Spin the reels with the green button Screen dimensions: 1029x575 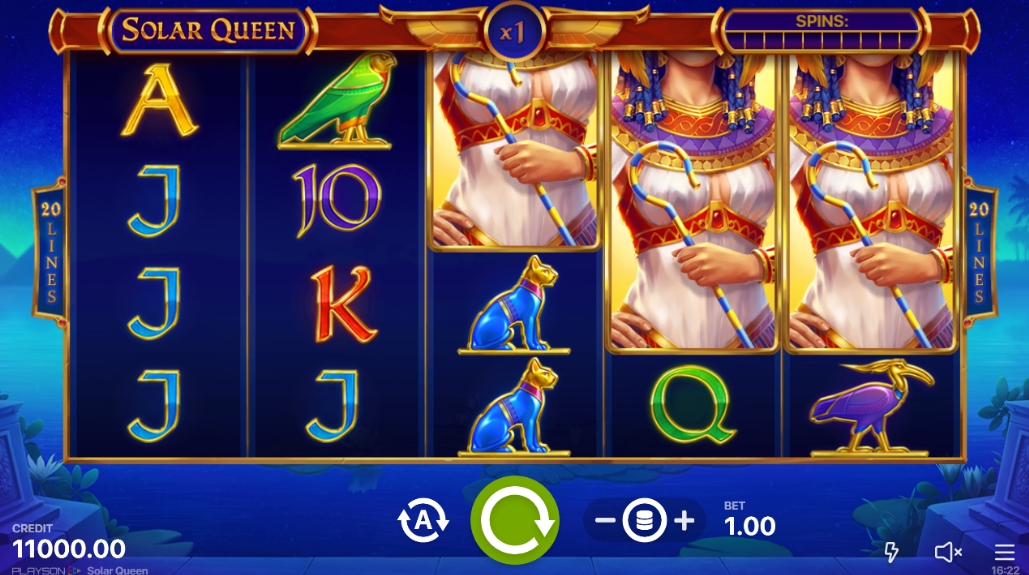pos(515,520)
